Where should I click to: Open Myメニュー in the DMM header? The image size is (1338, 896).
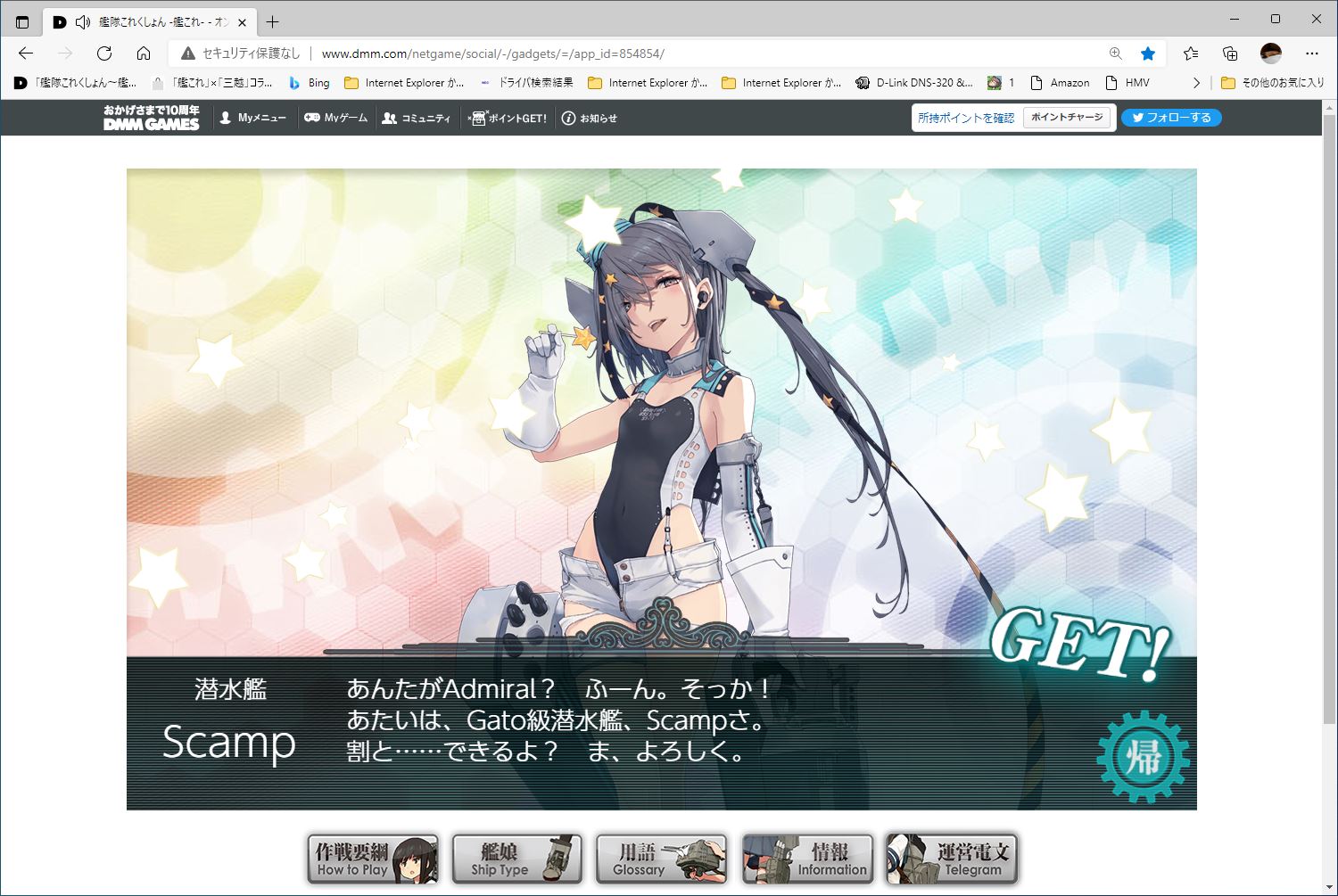coord(252,117)
